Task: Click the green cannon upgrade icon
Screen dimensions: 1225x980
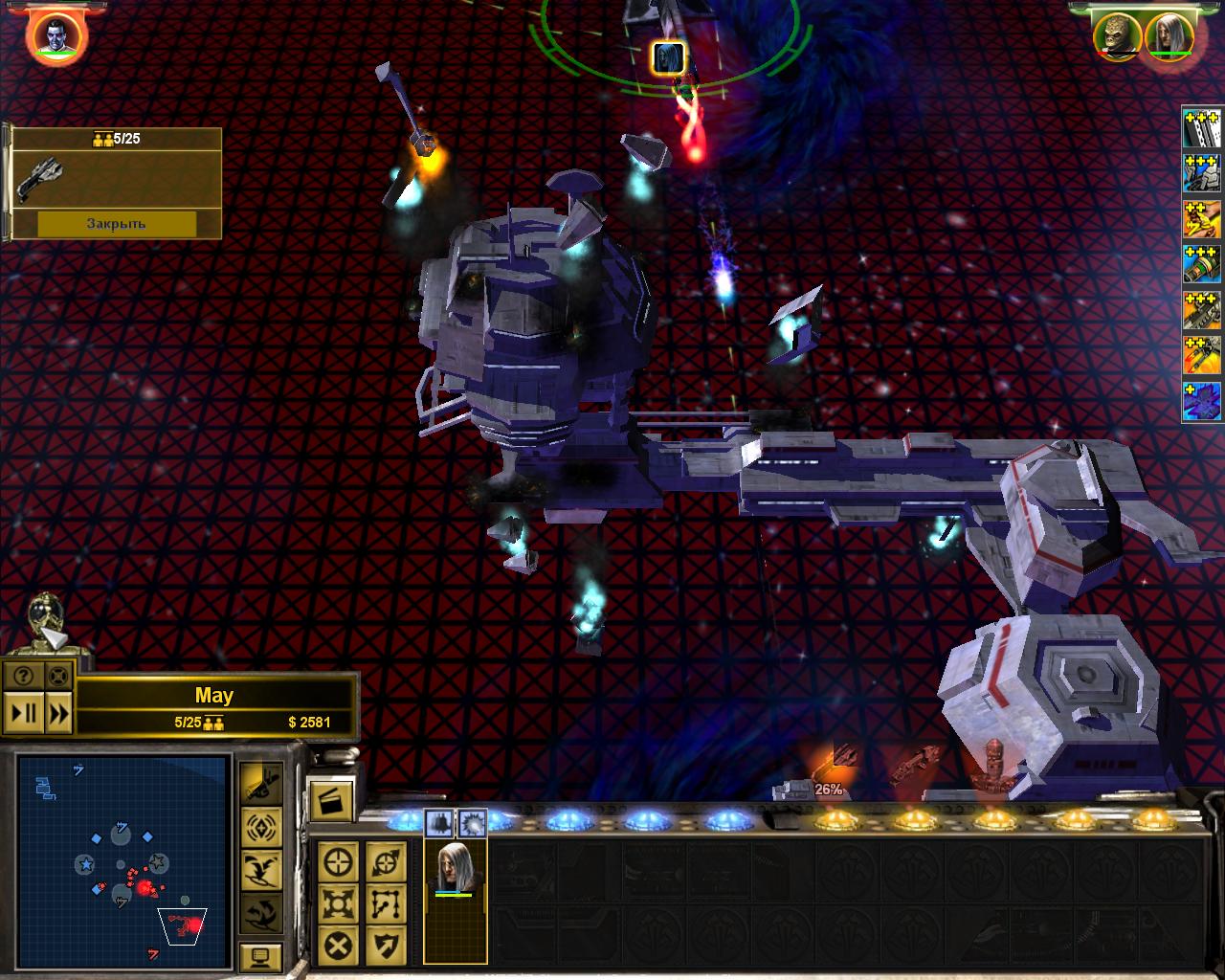Action: coord(1202,265)
